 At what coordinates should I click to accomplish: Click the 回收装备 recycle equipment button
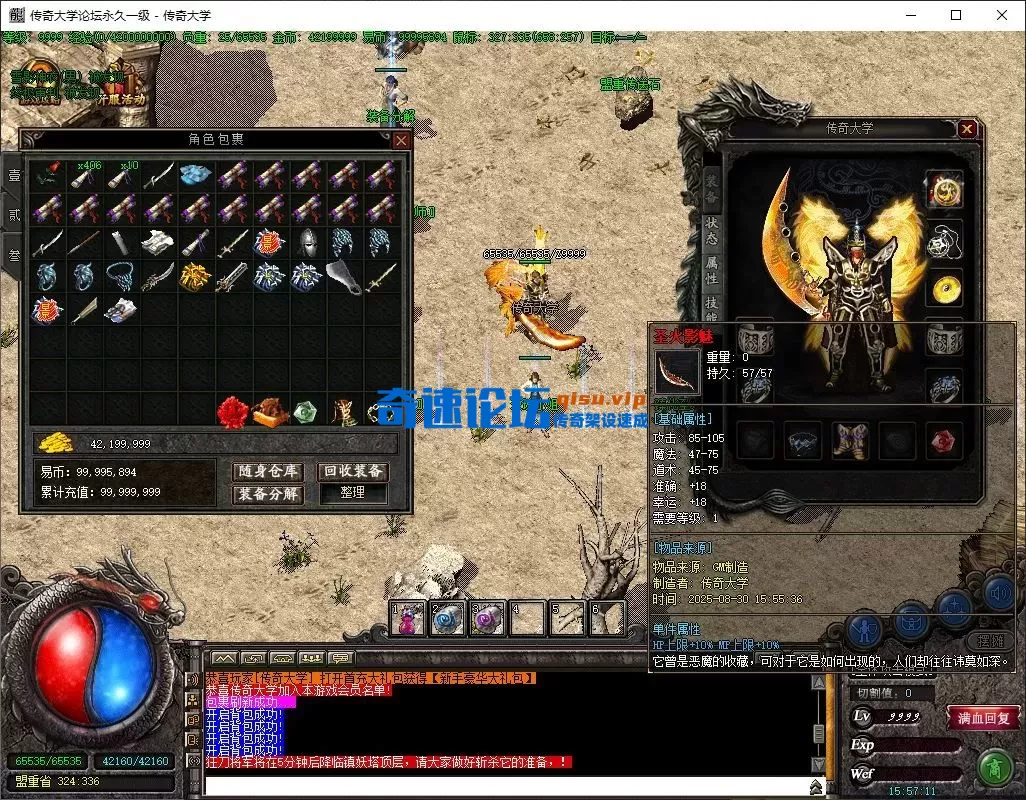pos(353,471)
